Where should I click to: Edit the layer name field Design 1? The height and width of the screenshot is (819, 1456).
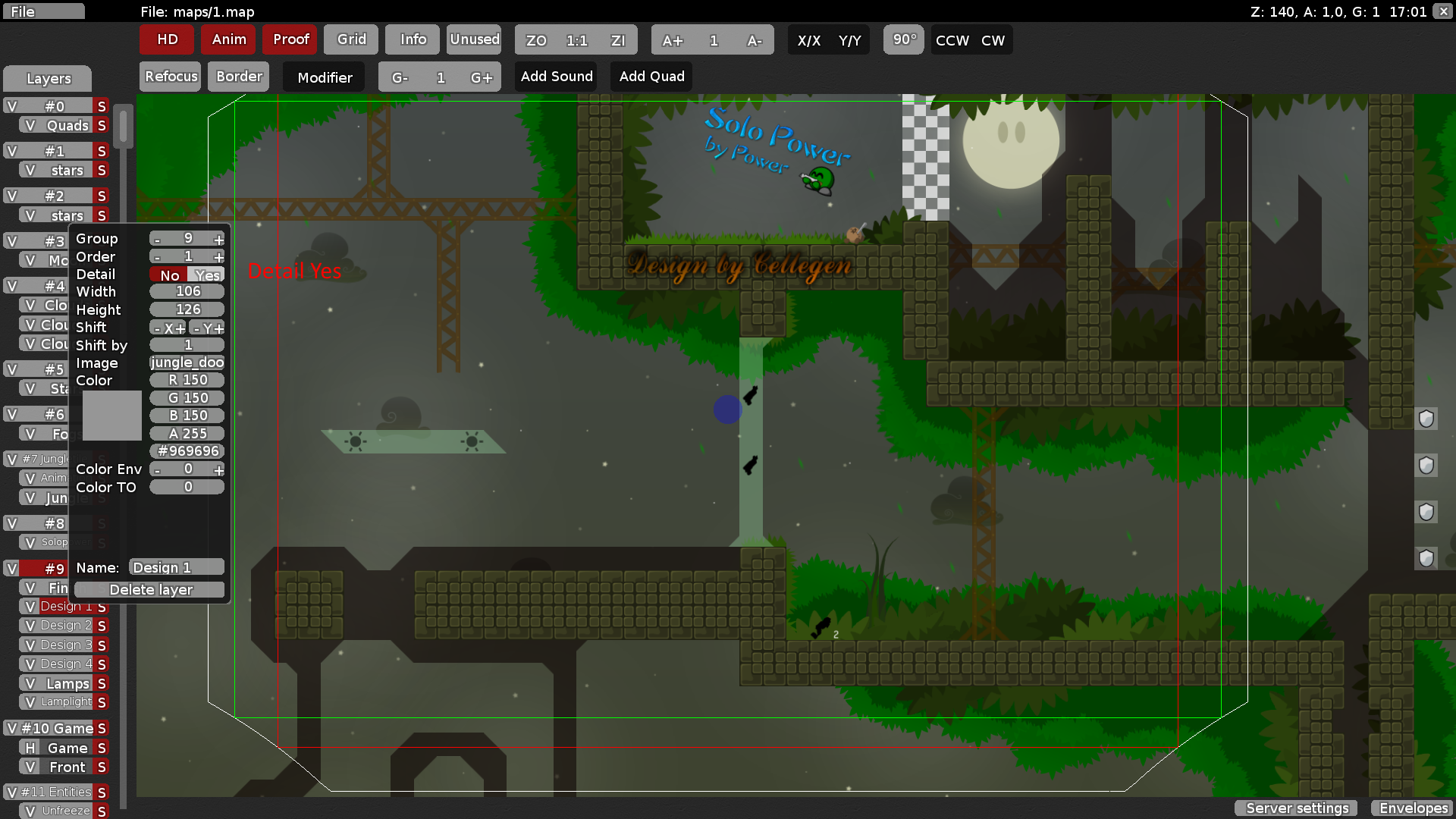(175, 567)
